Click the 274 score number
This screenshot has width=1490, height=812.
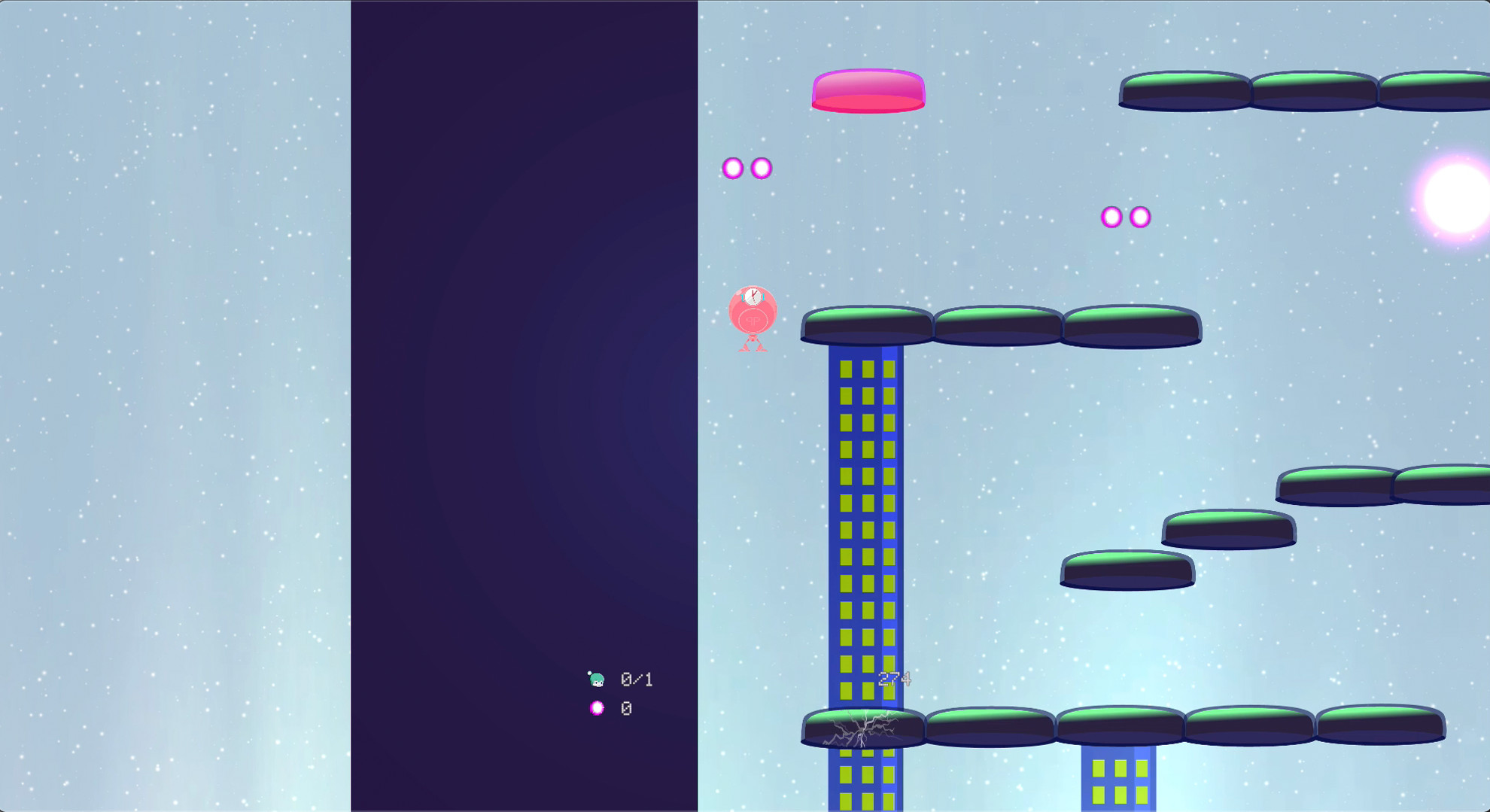894,678
